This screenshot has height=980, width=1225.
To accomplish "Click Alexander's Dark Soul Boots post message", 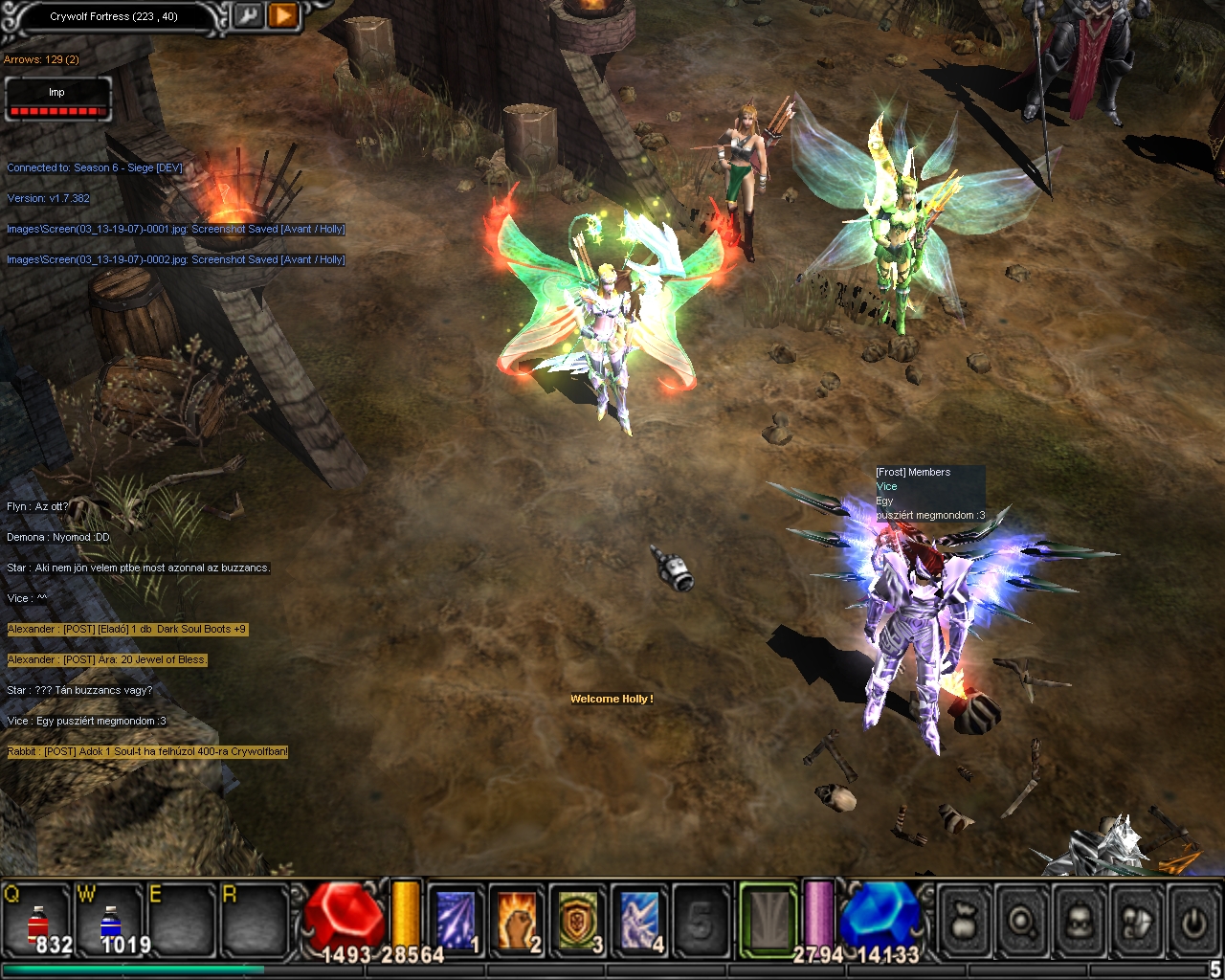I will pos(127,629).
